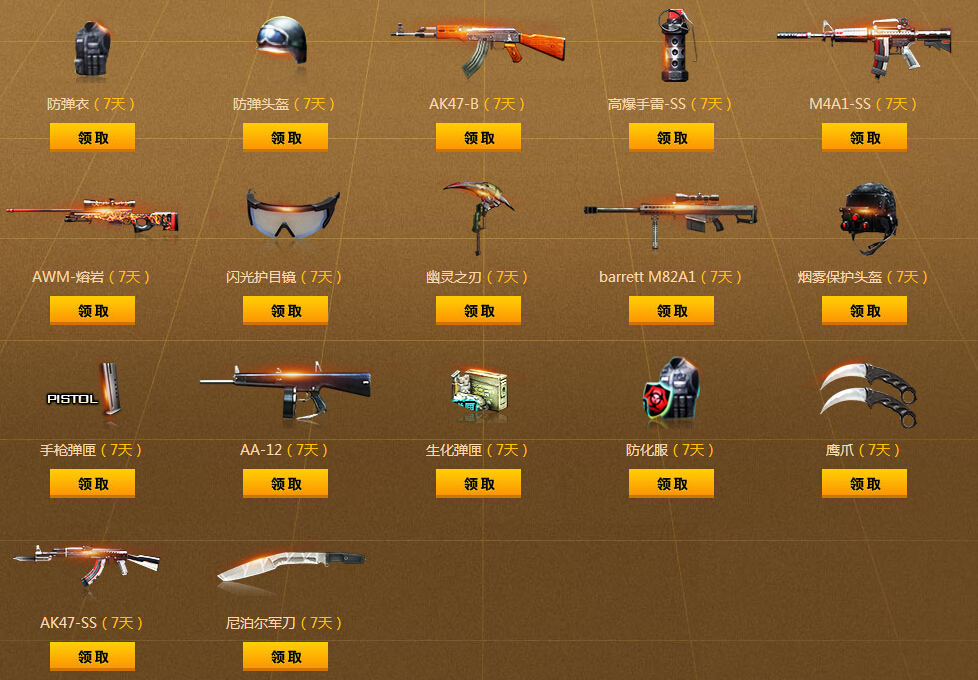Redeem the 高爆手雷-SS grenade
This screenshot has height=680, width=978.
[671, 138]
